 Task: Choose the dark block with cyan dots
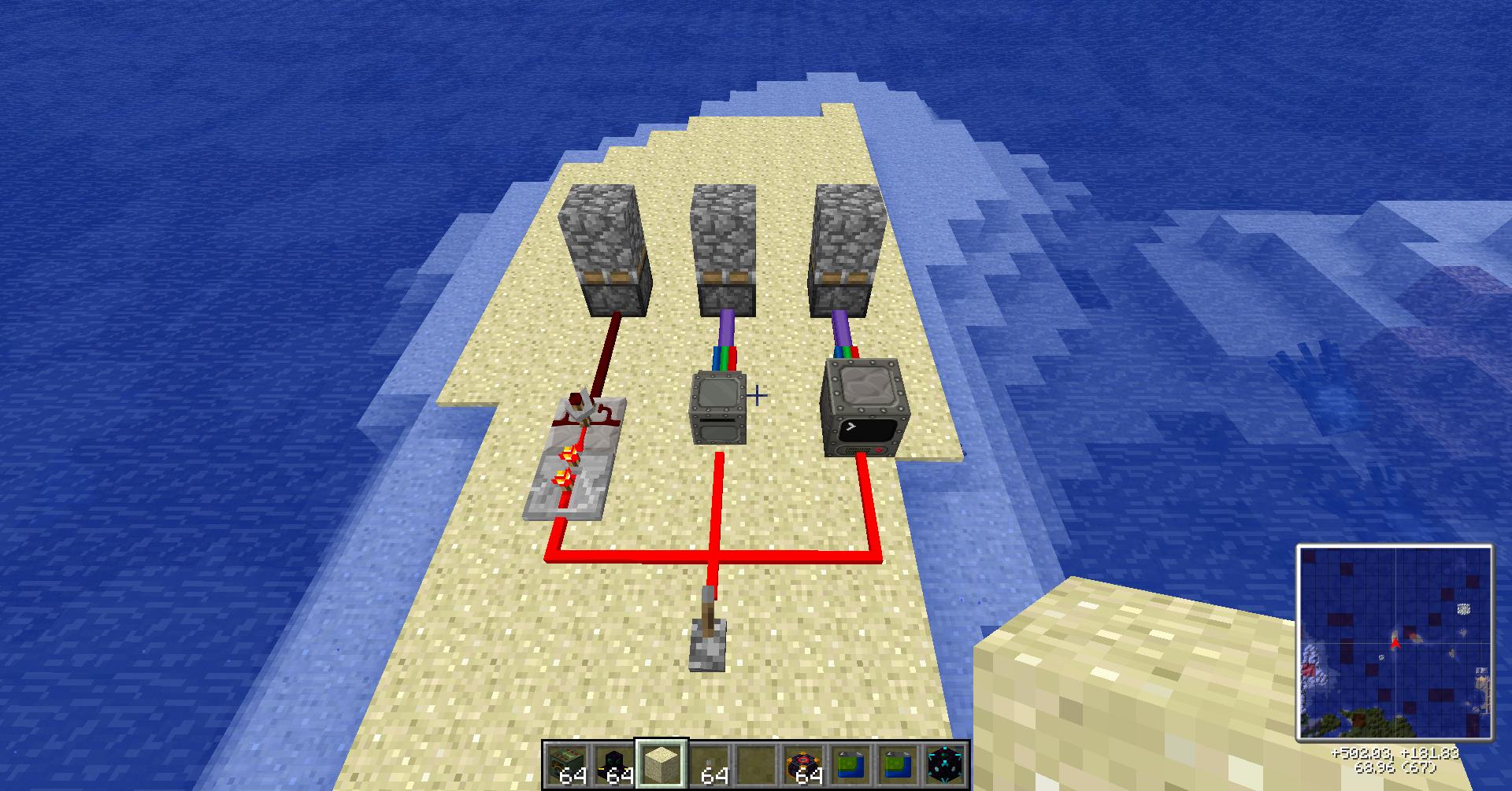(x=943, y=764)
